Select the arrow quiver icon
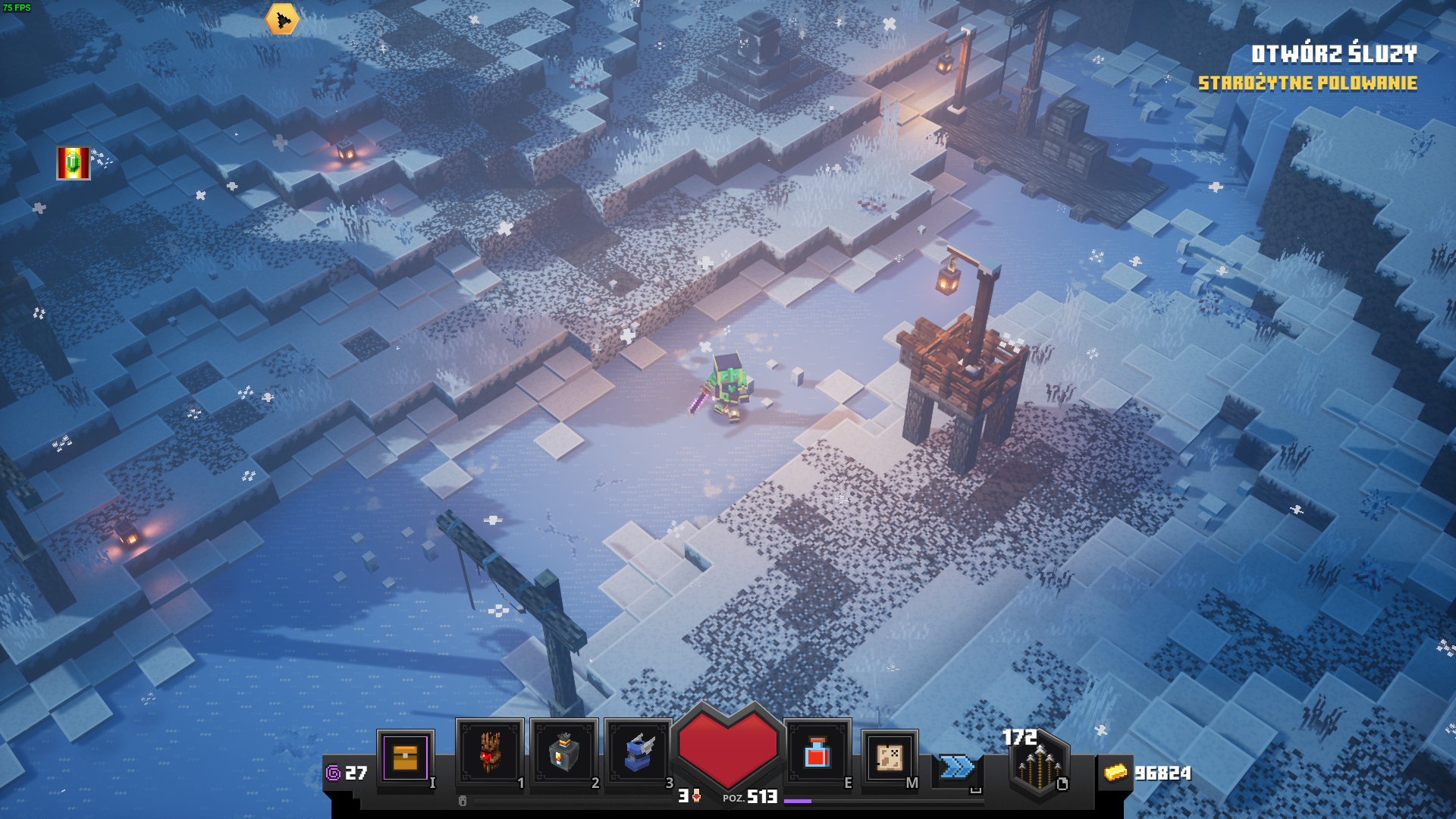This screenshot has width=1456, height=819. (x=1039, y=767)
